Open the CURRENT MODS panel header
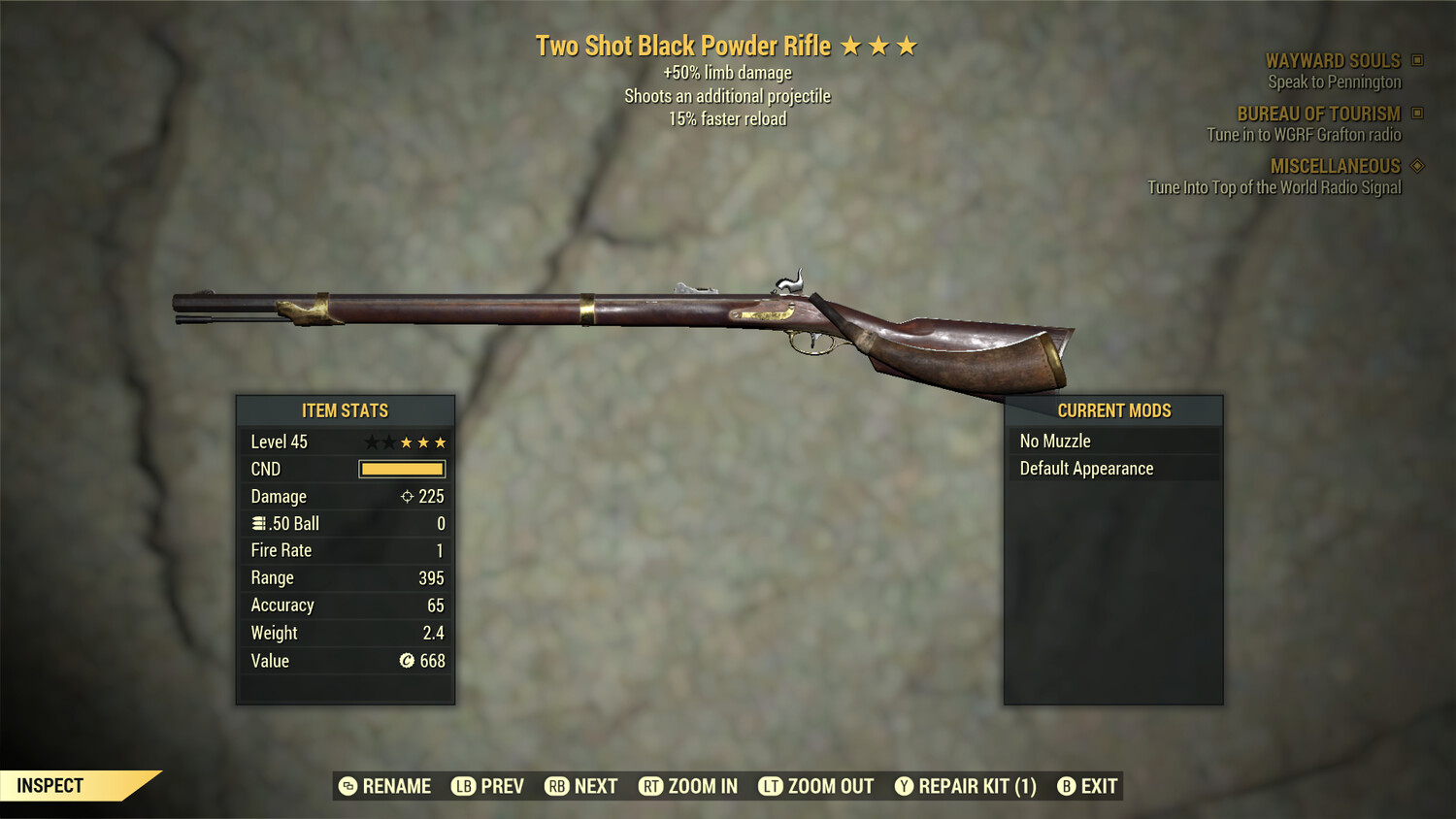 [1114, 410]
